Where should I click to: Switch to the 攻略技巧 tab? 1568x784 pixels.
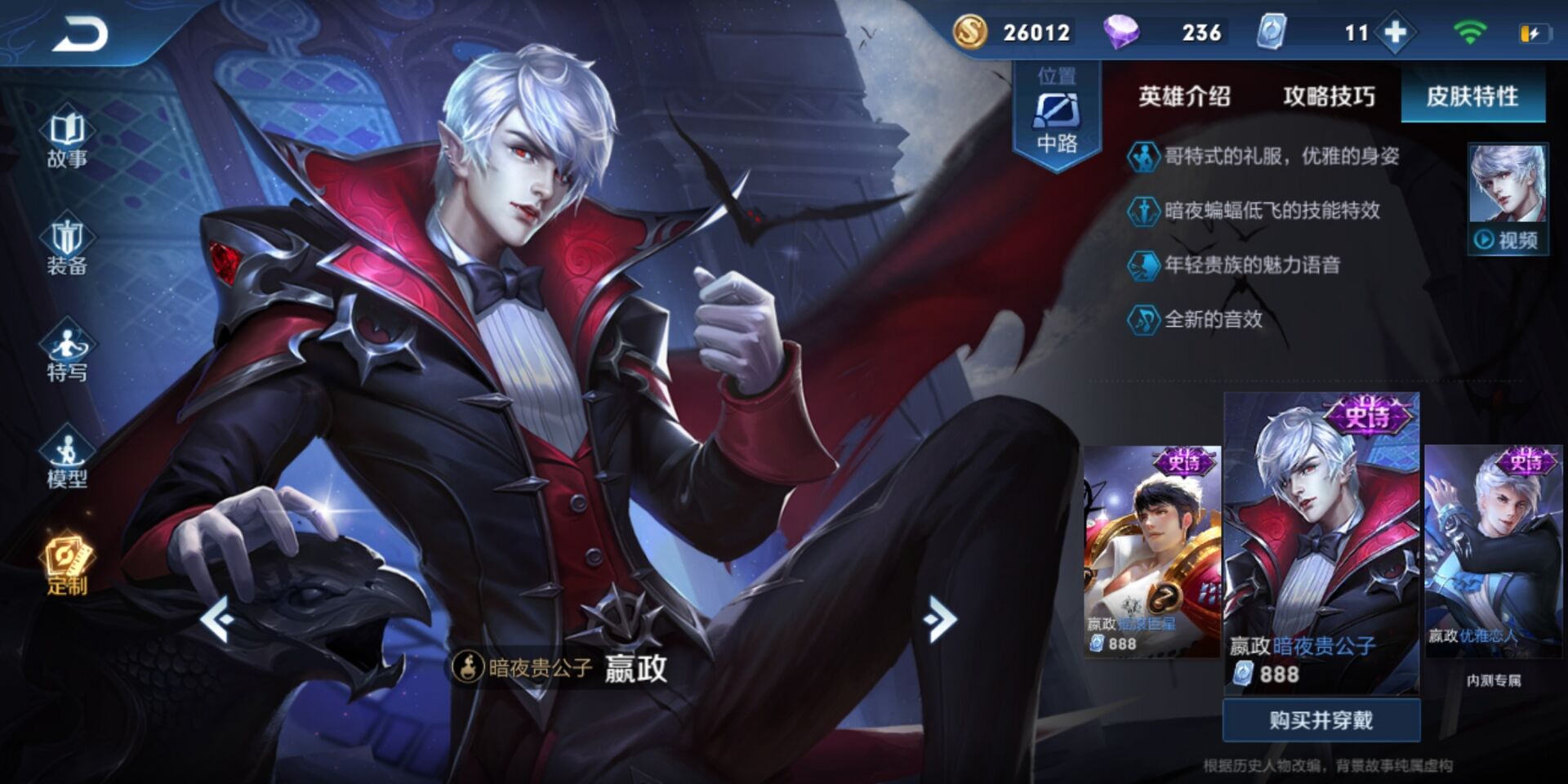tap(1329, 96)
